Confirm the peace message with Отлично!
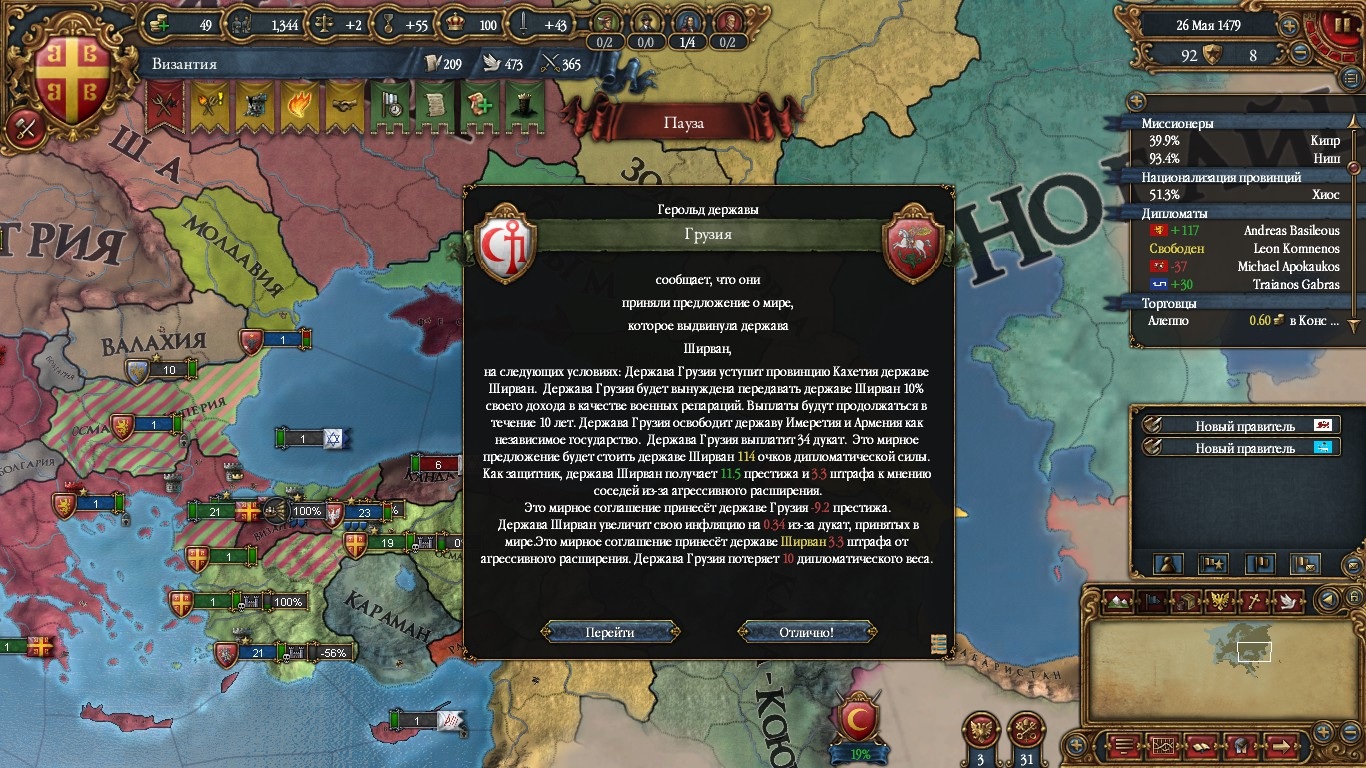This screenshot has width=1366, height=768. click(806, 632)
